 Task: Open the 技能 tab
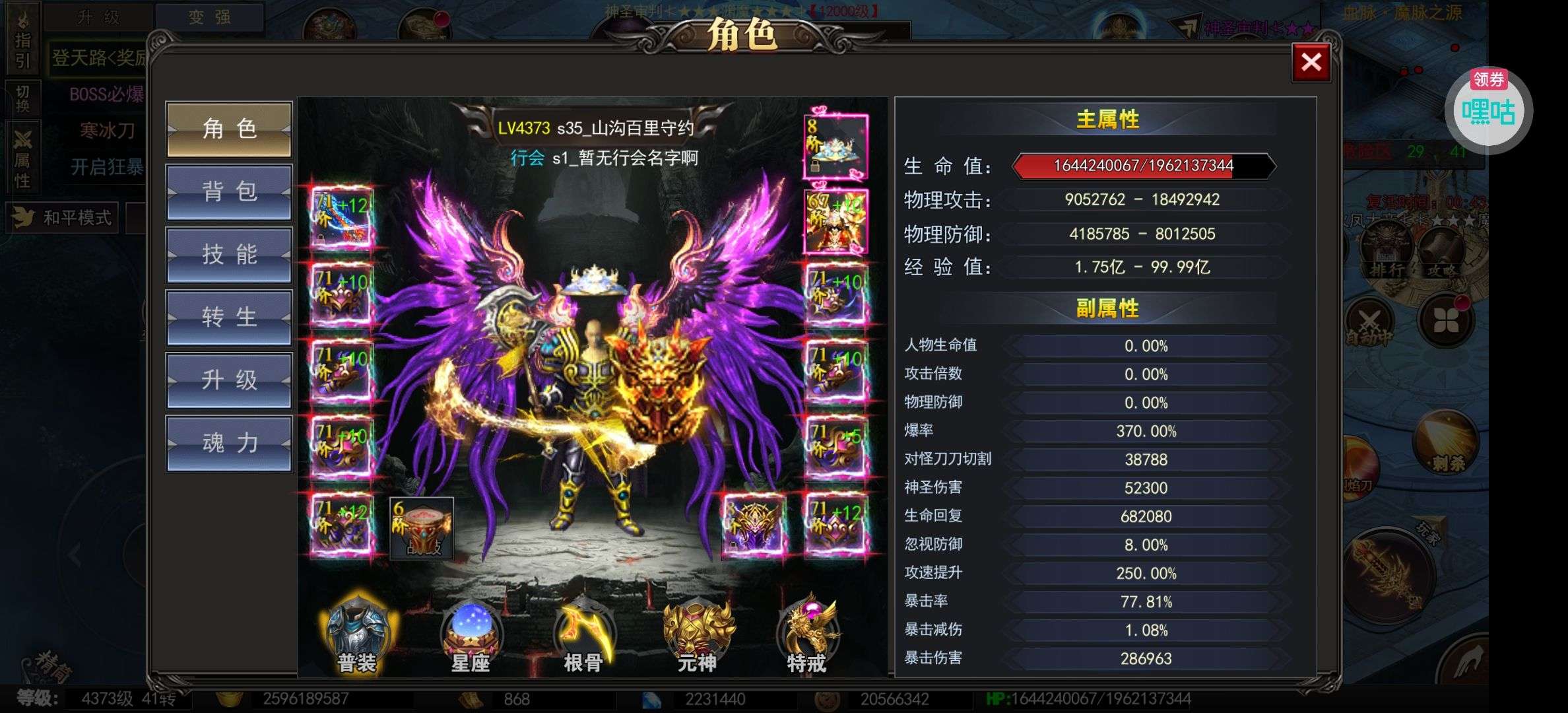click(229, 255)
